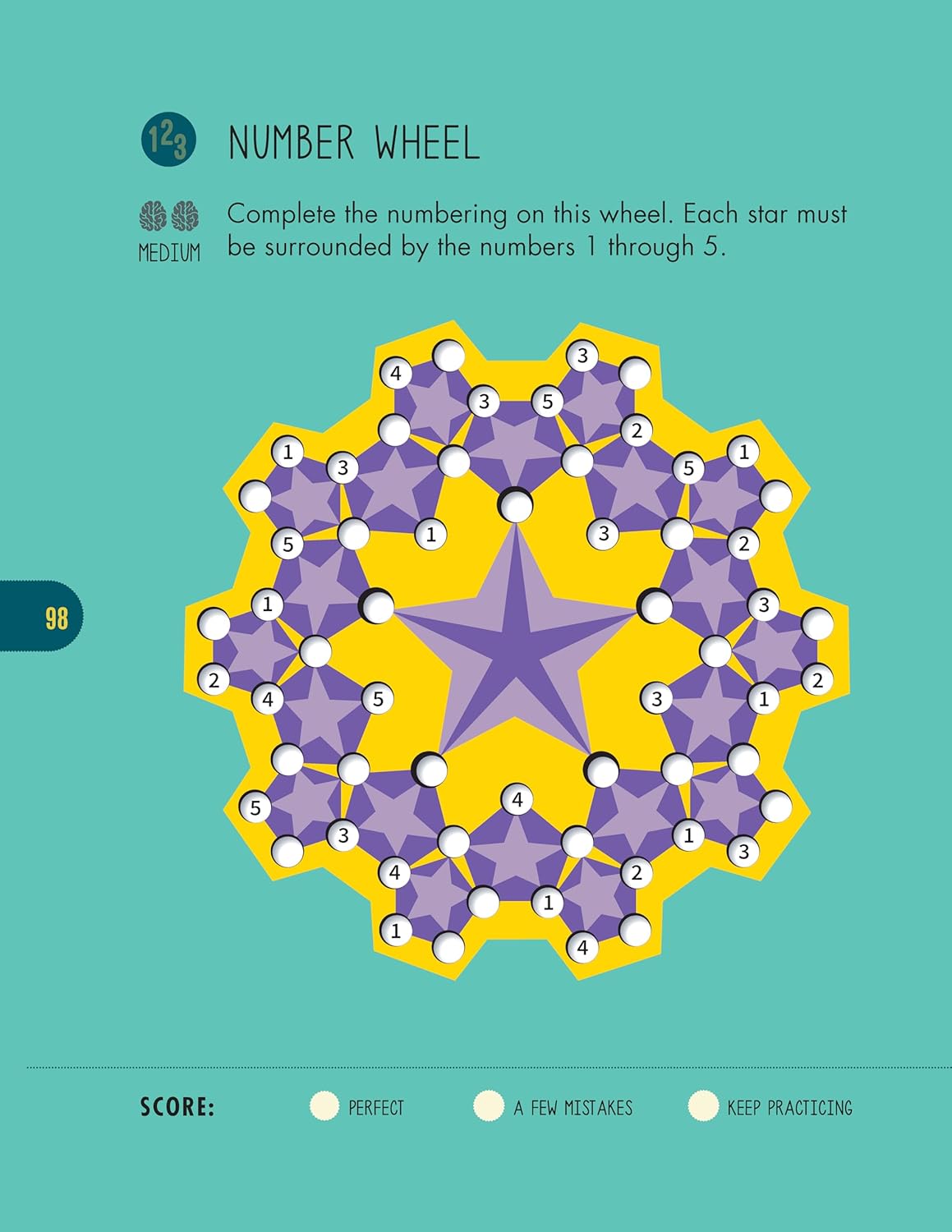Pick empty circle at central star's left tip
The height and width of the screenshot is (1232, 952).
378,606
